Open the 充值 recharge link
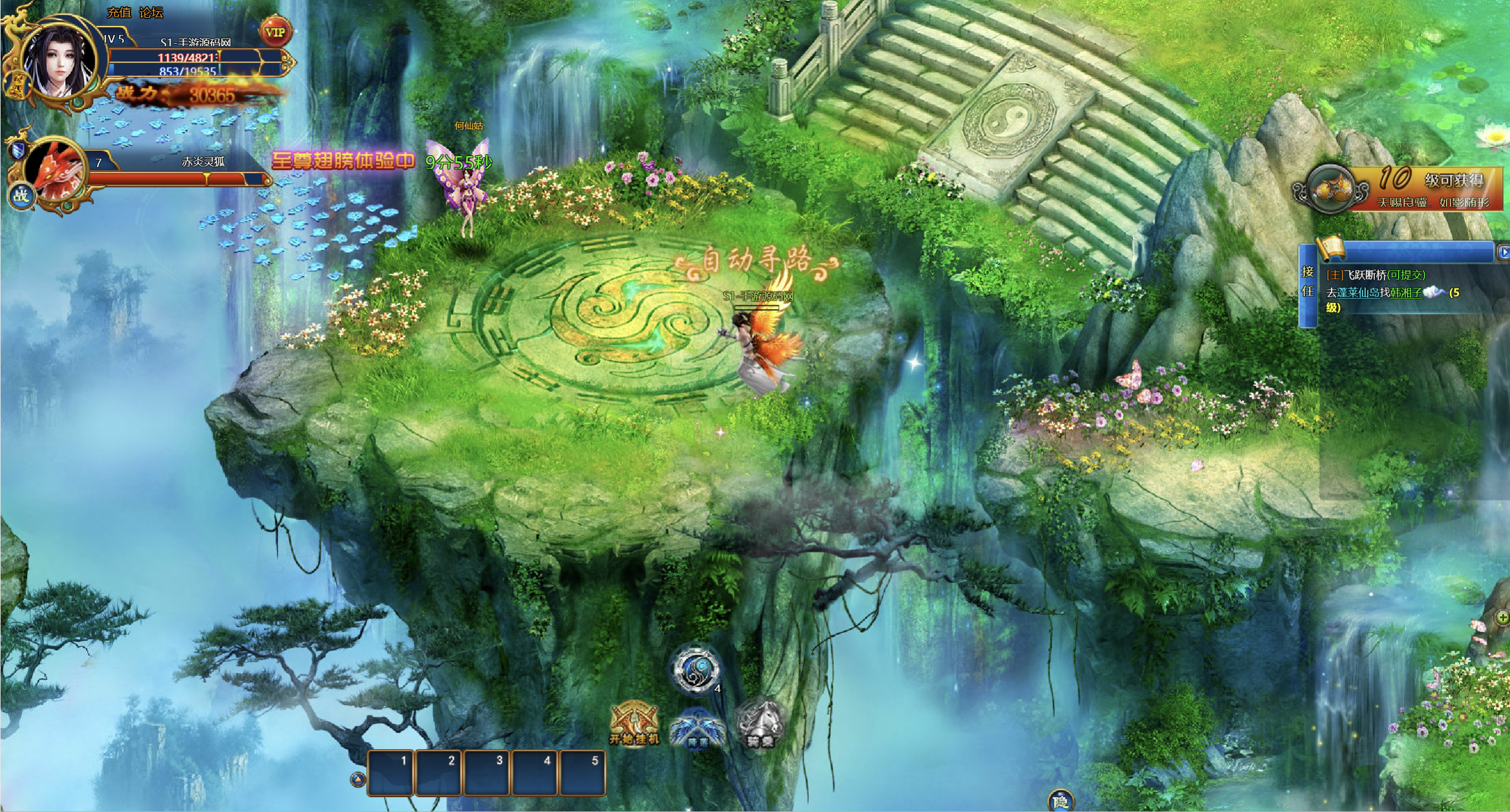Screen dimensions: 1510x812 [119, 12]
